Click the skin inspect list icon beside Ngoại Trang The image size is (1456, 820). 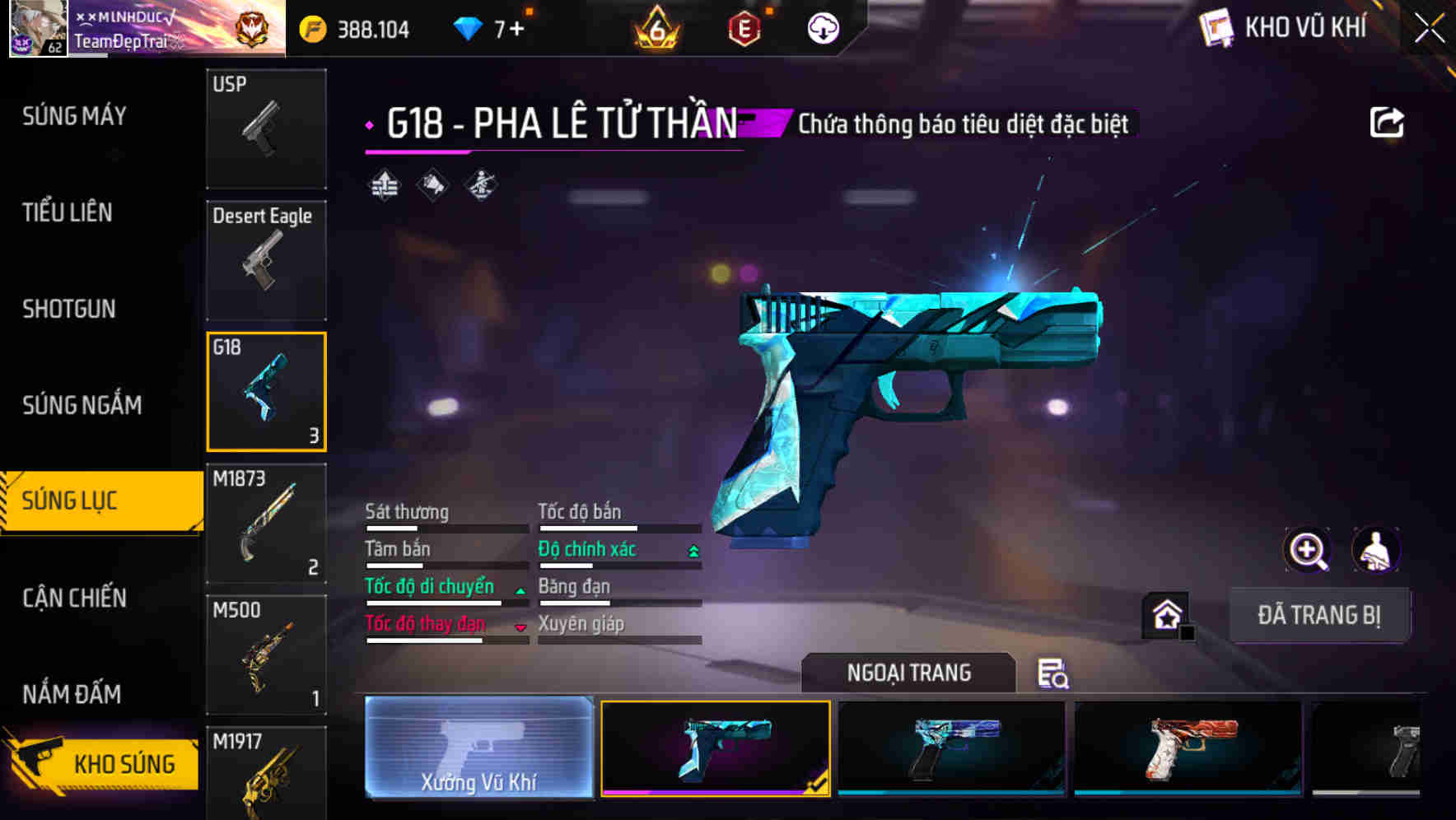click(1054, 673)
